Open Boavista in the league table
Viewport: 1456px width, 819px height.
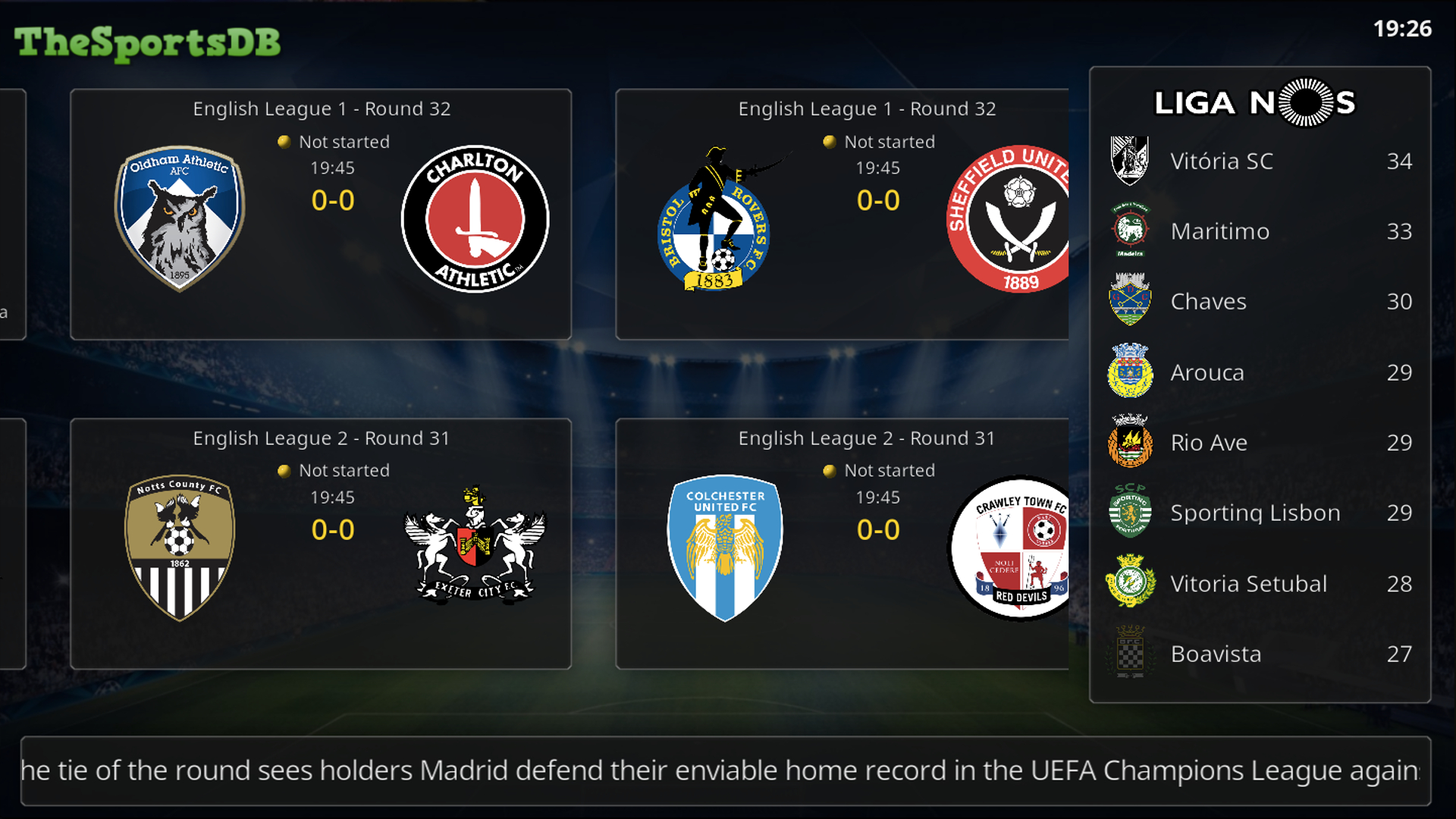click(1260, 654)
